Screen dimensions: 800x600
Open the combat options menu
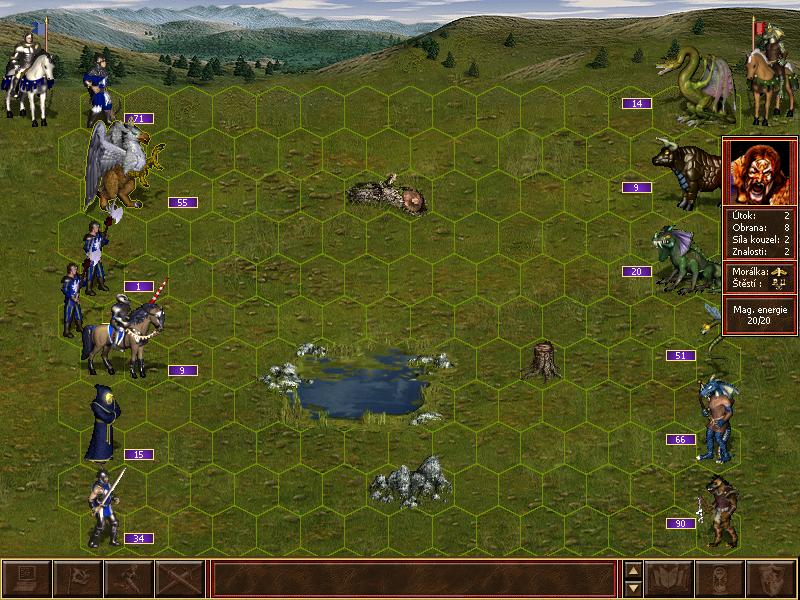tap(27, 579)
